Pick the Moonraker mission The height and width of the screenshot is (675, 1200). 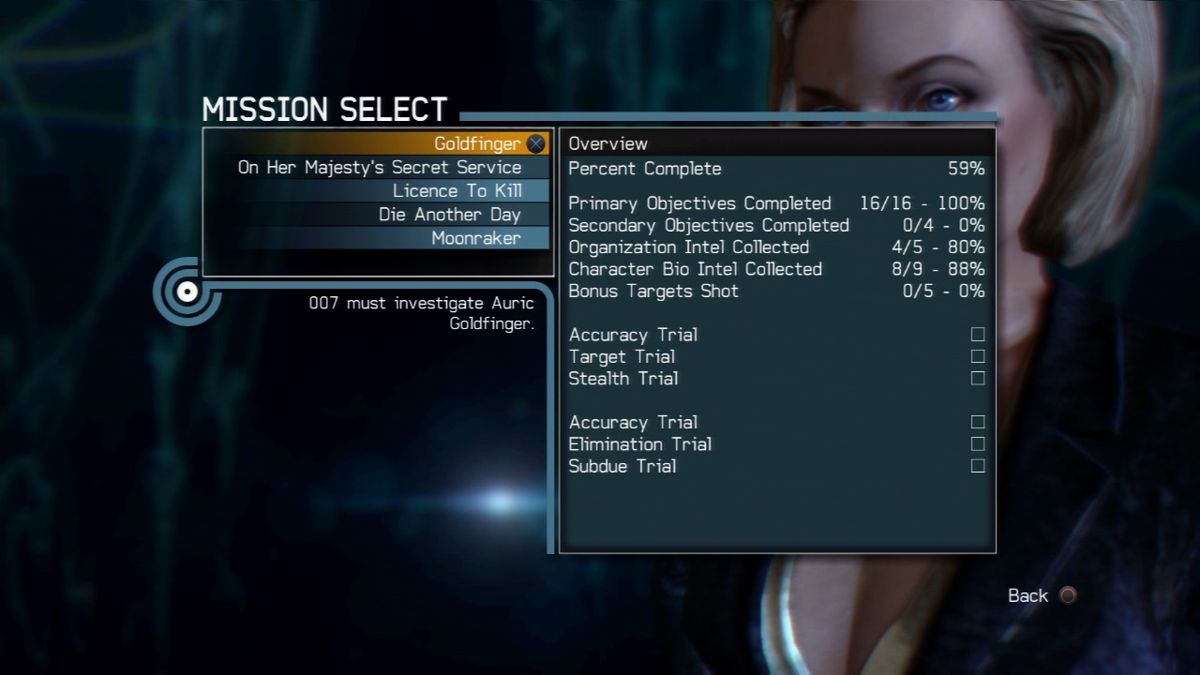(476, 238)
